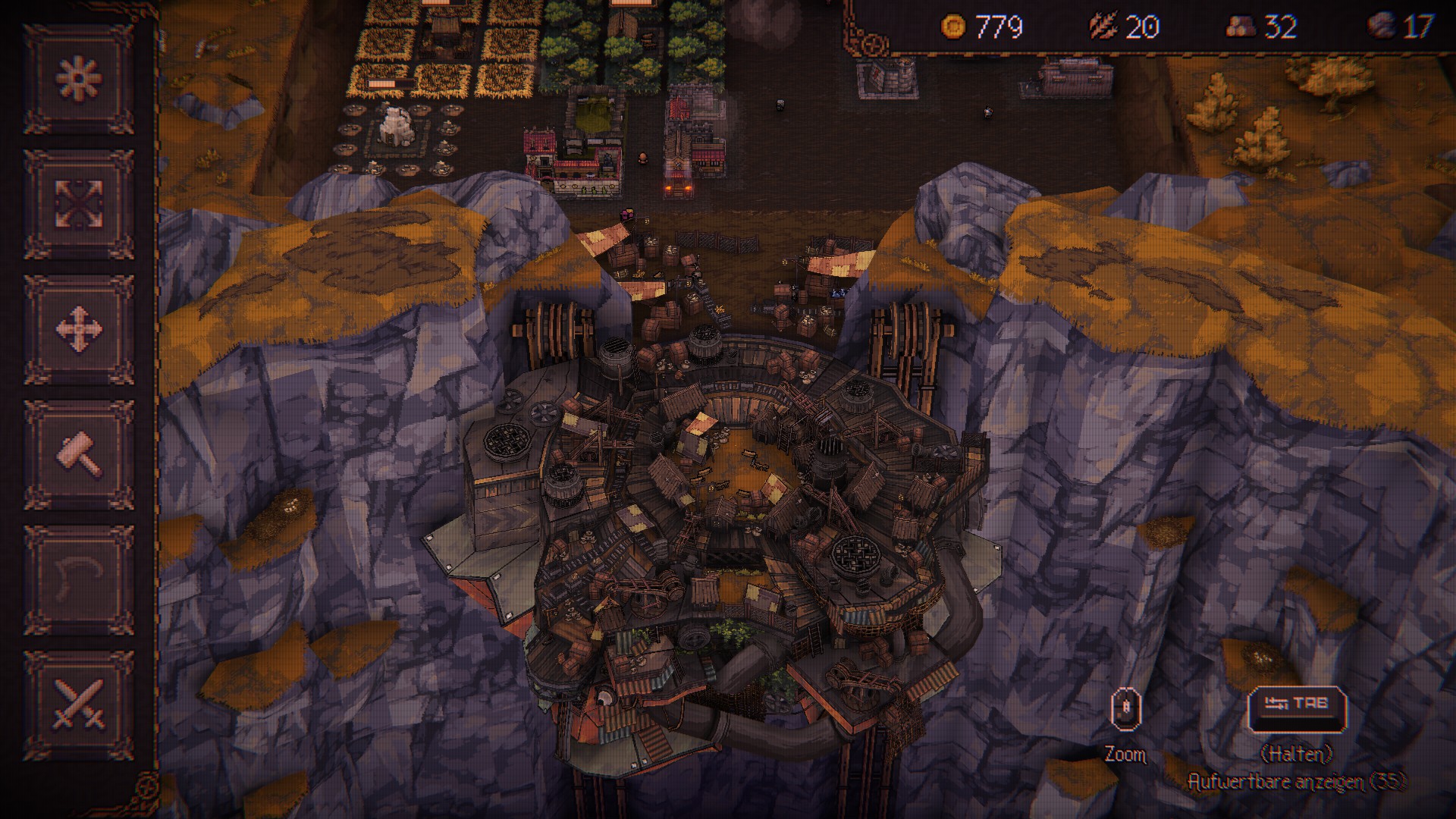This screenshot has width=1456, height=819.
Task: Select the crossed swords combat button
Action: 79,705
